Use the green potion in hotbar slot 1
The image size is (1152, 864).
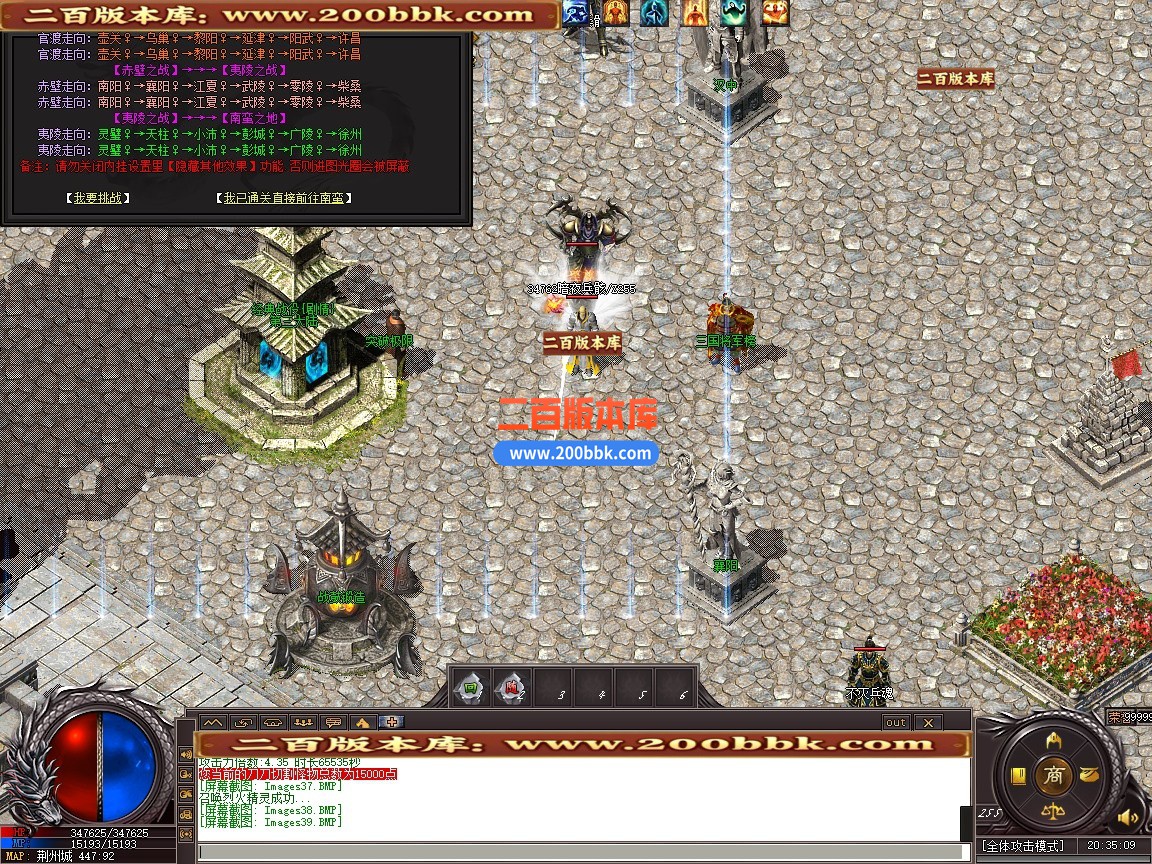[x=469, y=688]
